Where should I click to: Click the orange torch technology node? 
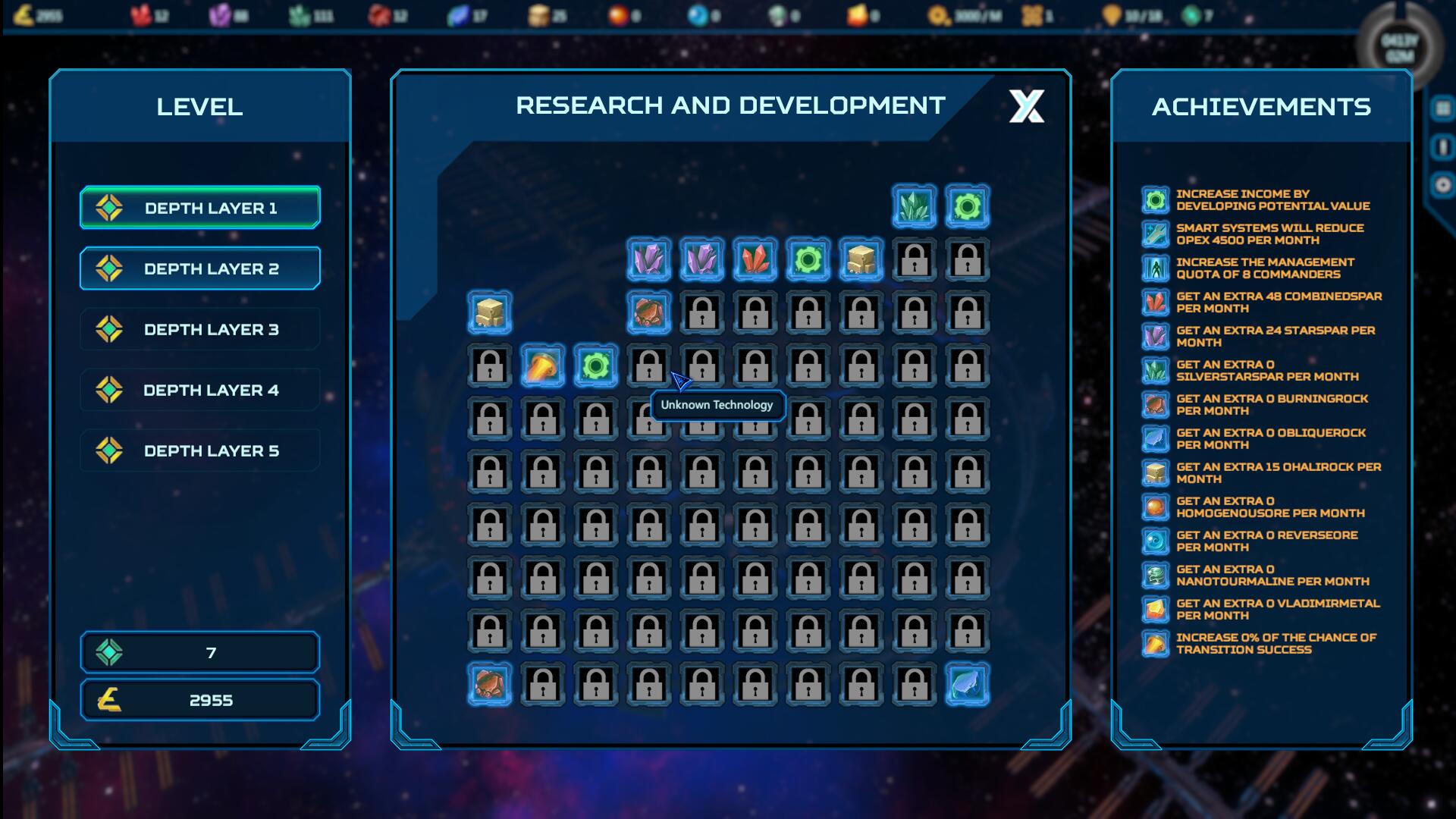tap(544, 366)
